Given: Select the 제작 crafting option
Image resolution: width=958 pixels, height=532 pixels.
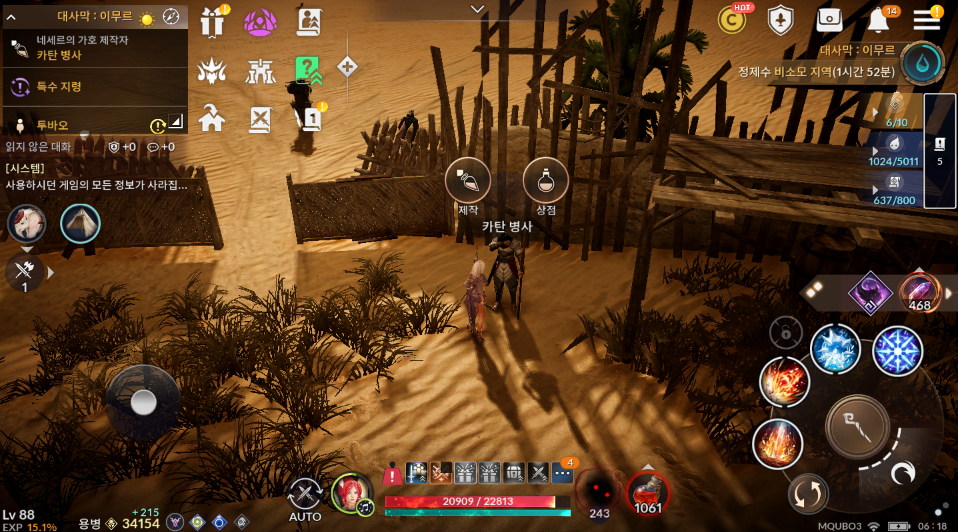Looking at the screenshot, I should tap(468, 181).
